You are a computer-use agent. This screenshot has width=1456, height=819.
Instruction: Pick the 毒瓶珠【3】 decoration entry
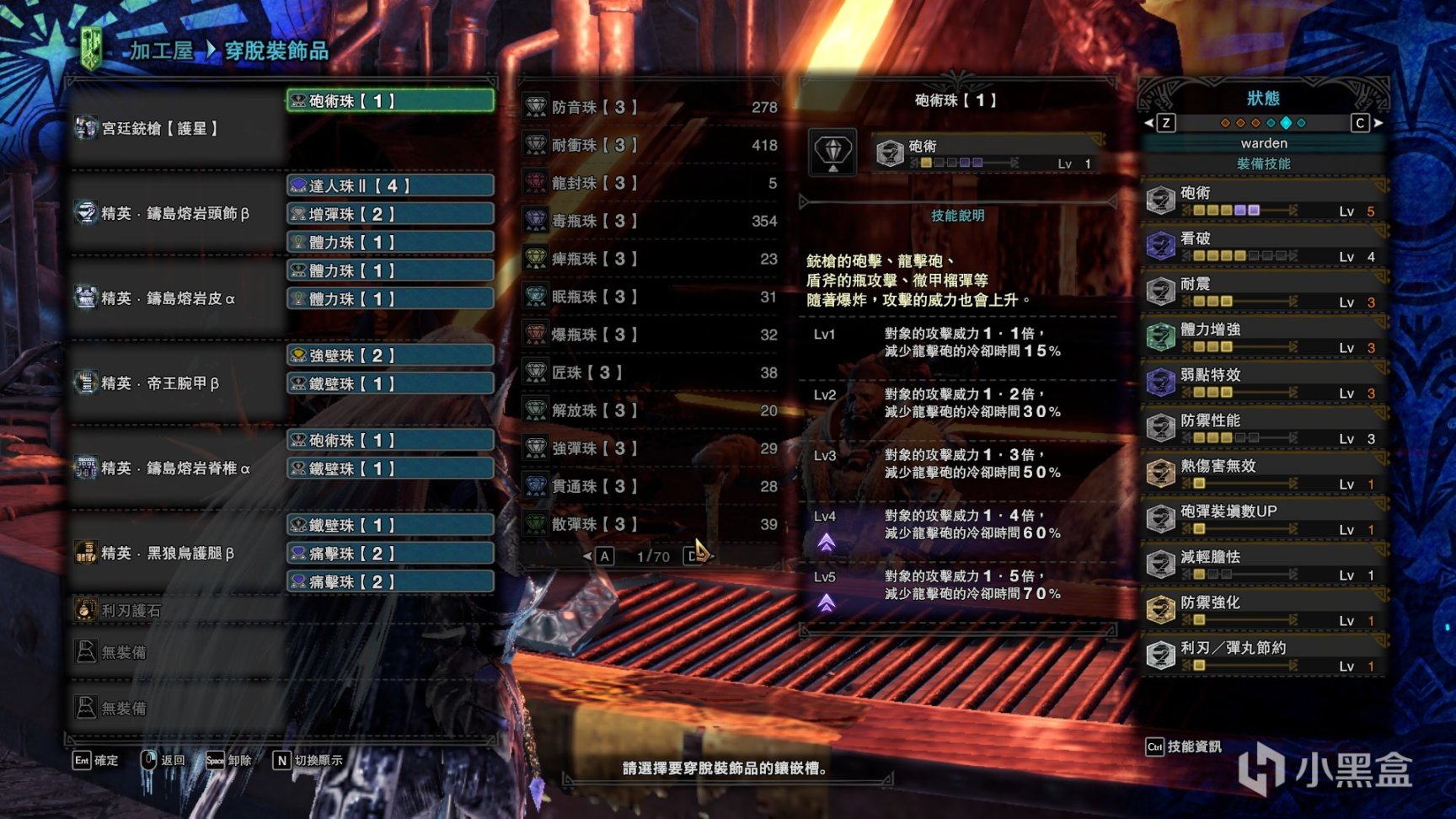coord(650,221)
